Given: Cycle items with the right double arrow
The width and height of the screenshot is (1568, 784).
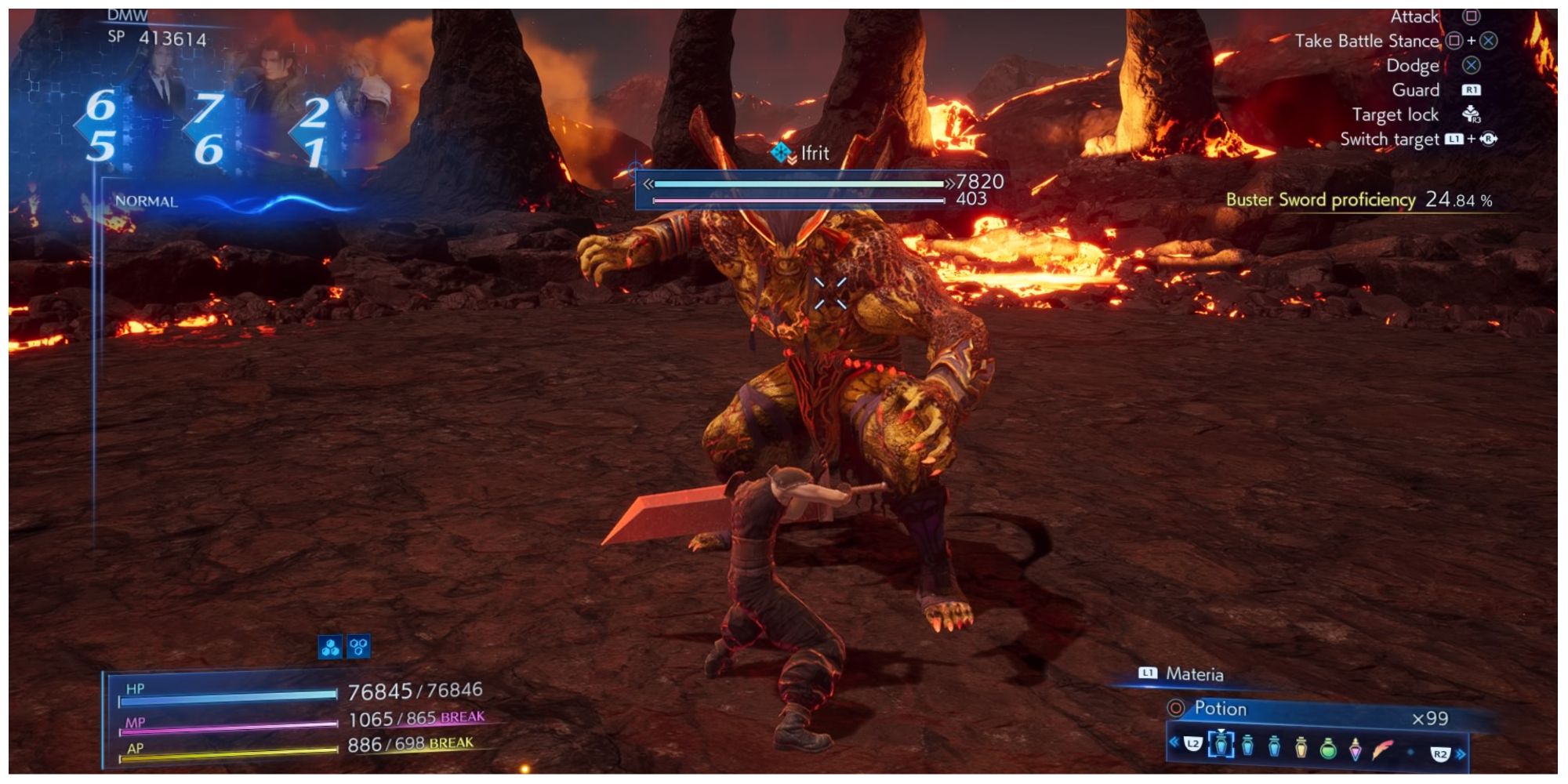Looking at the screenshot, I should [x=1460, y=754].
